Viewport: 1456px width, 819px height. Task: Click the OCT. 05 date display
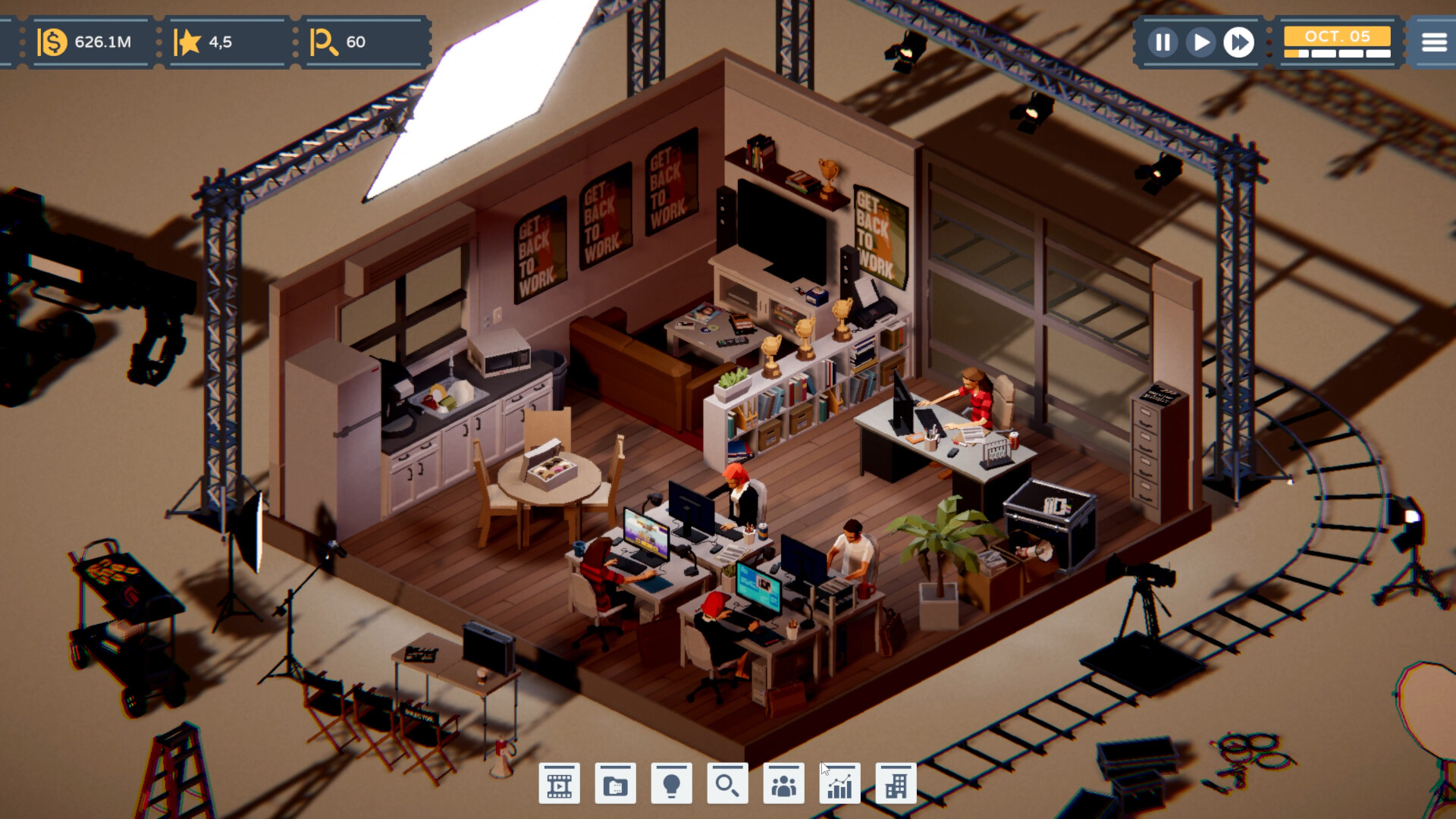pos(1336,34)
